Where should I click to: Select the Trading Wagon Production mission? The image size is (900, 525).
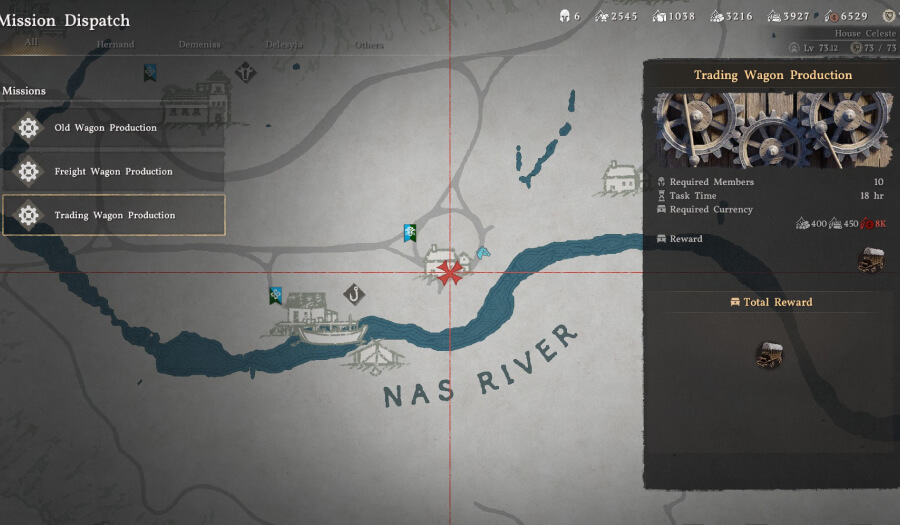tap(113, 215)
